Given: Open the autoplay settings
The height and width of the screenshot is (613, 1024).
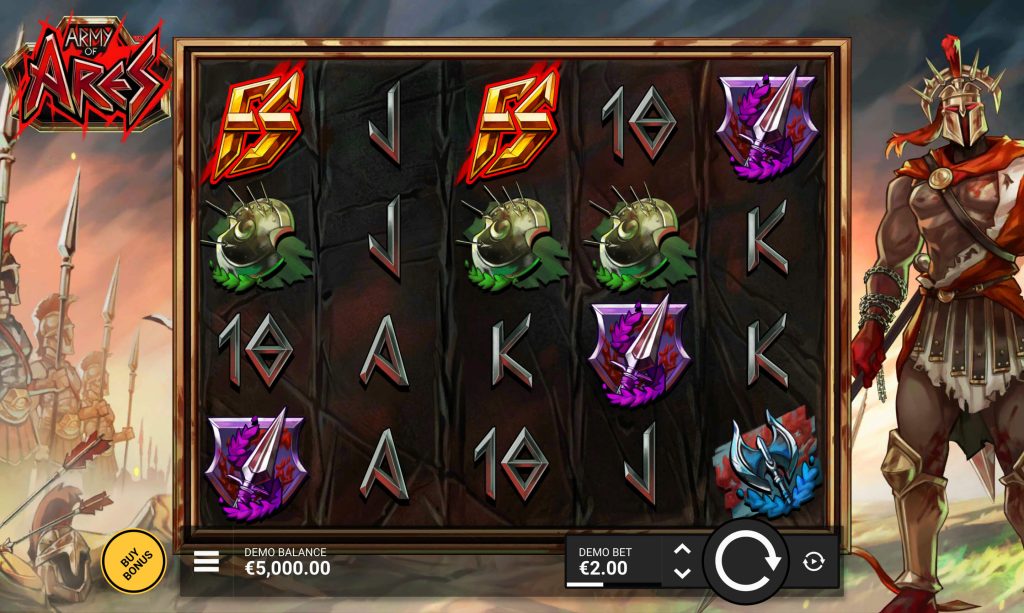Looking at the screenshot, I should (x=814, y=562).
